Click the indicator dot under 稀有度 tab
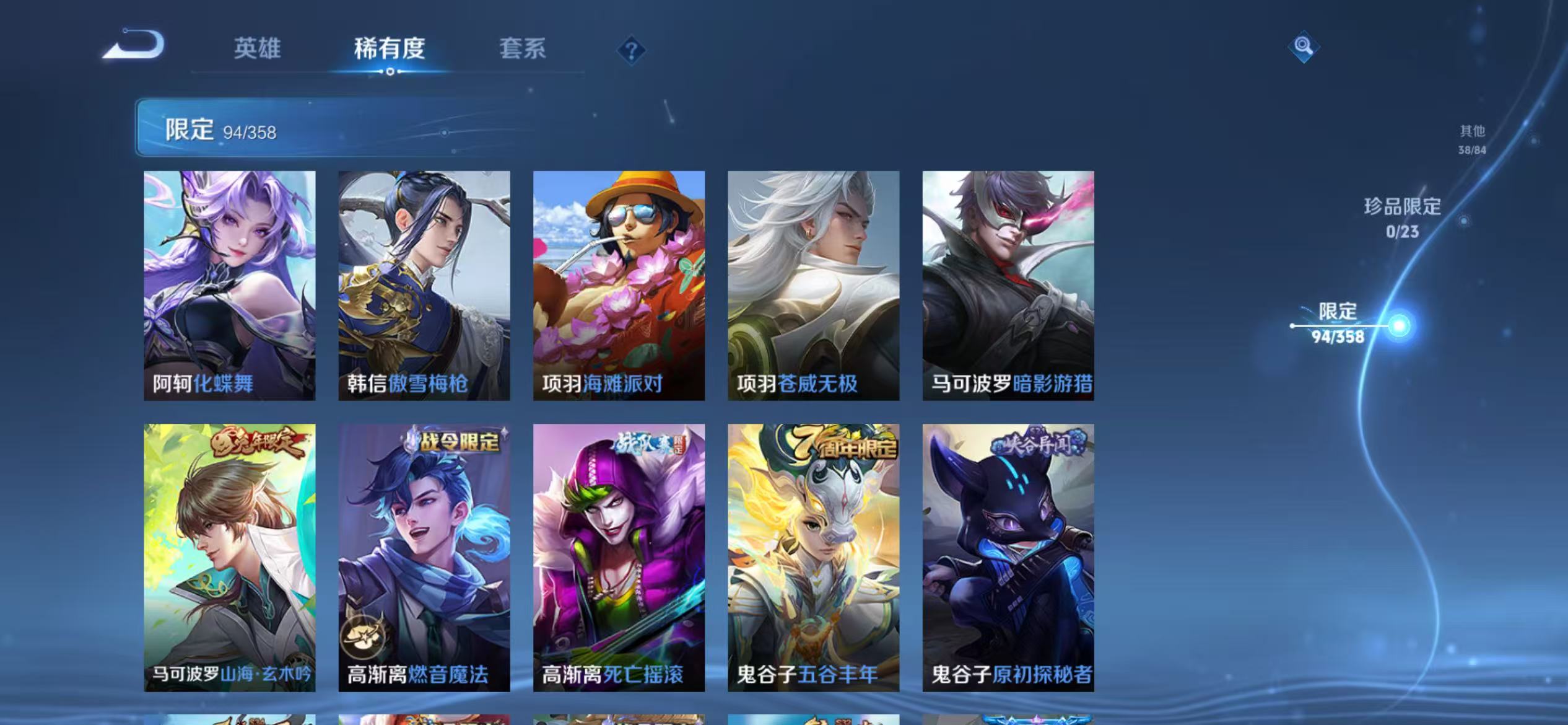 (x=389, y=72)
